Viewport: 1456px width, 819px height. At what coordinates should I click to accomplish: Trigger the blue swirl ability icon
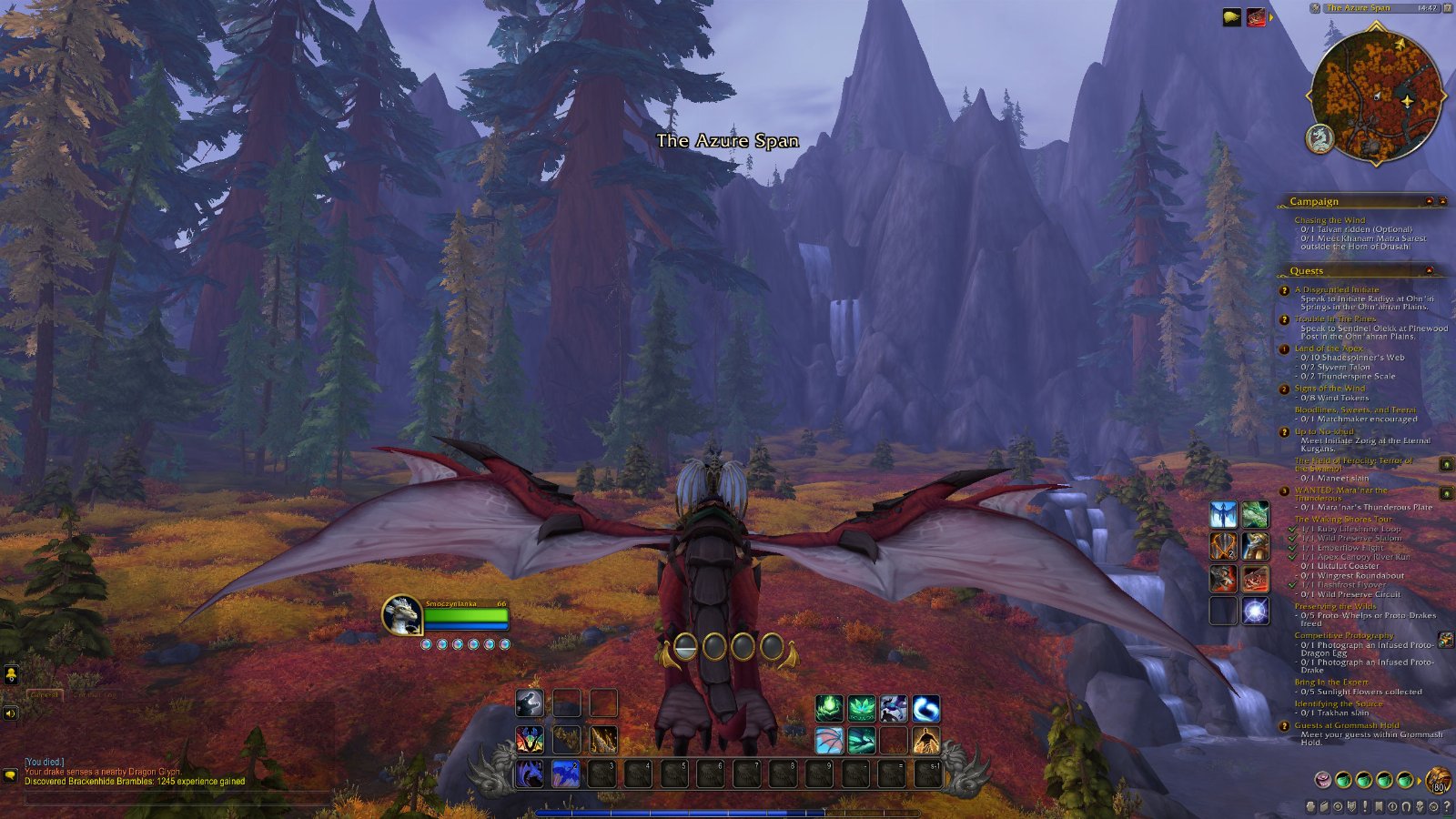pyautogui.click(x=926, y=708)
